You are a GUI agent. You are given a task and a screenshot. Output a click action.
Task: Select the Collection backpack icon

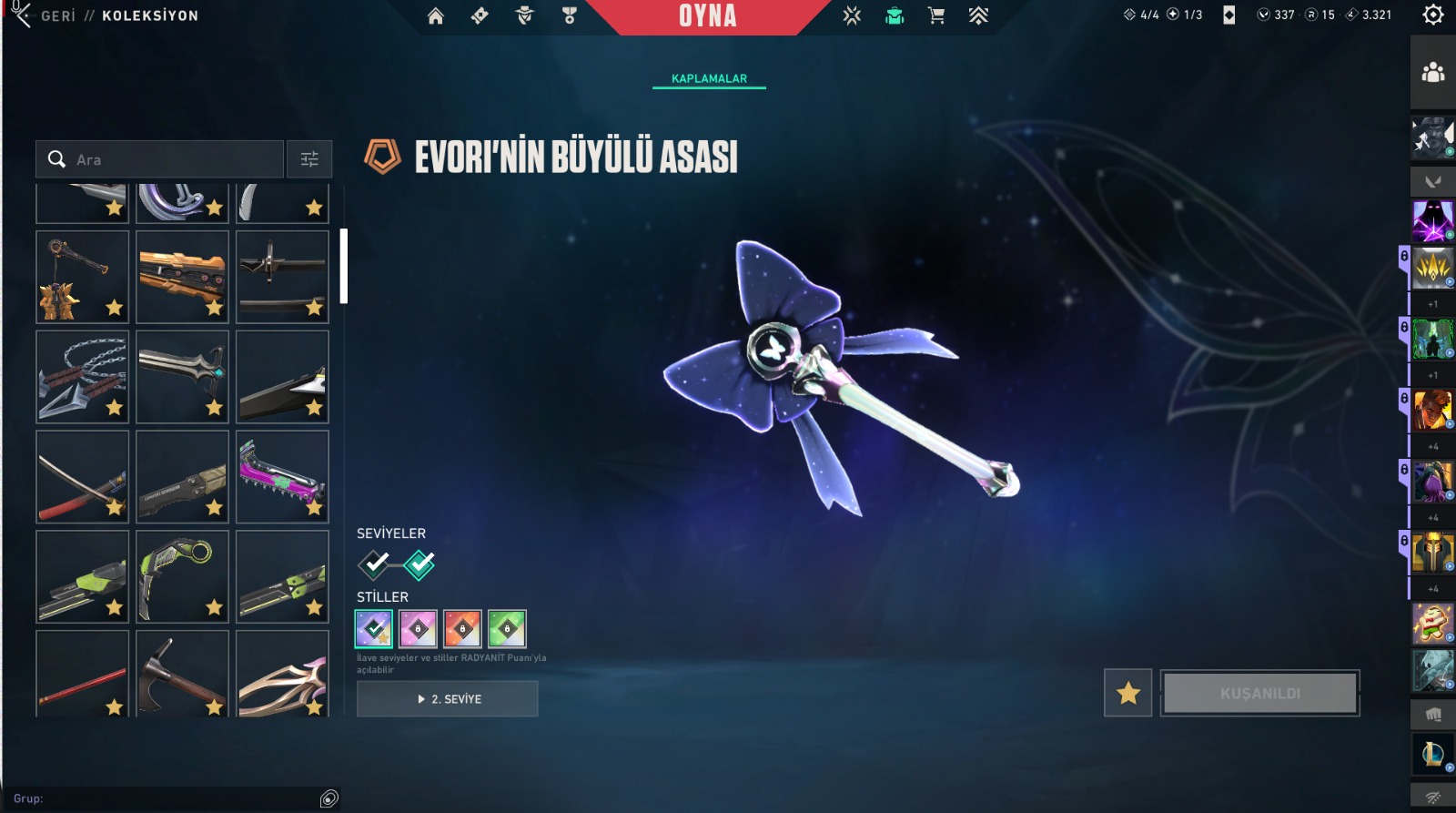point(894,15)
